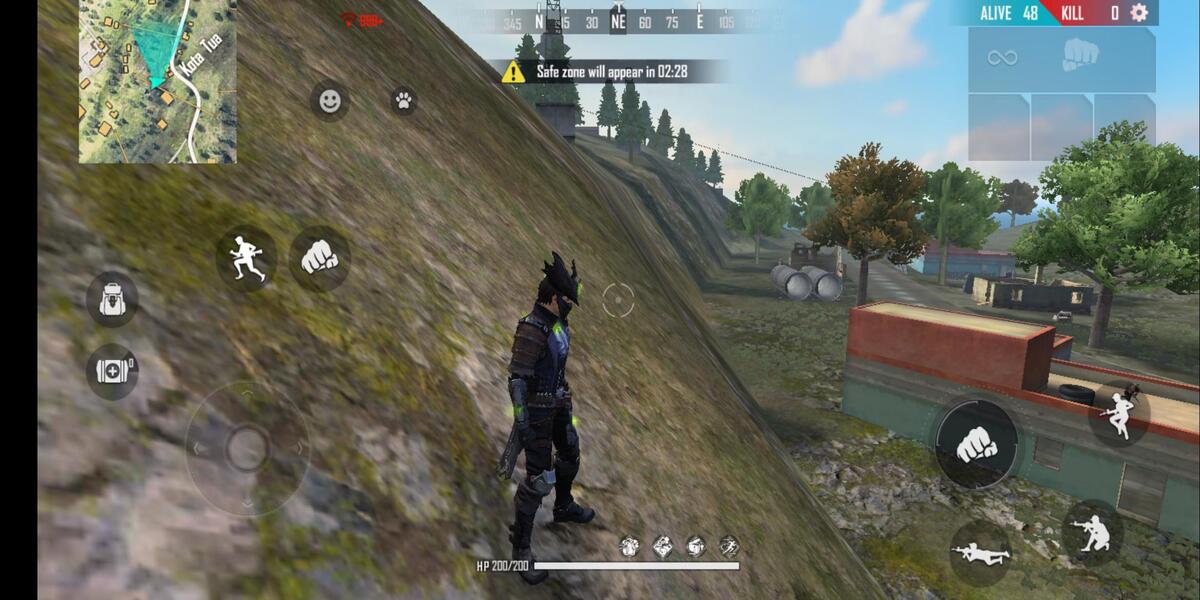Open the settings gear menu
This screenshot has width=1200, height=600.
click(1138, 13)
